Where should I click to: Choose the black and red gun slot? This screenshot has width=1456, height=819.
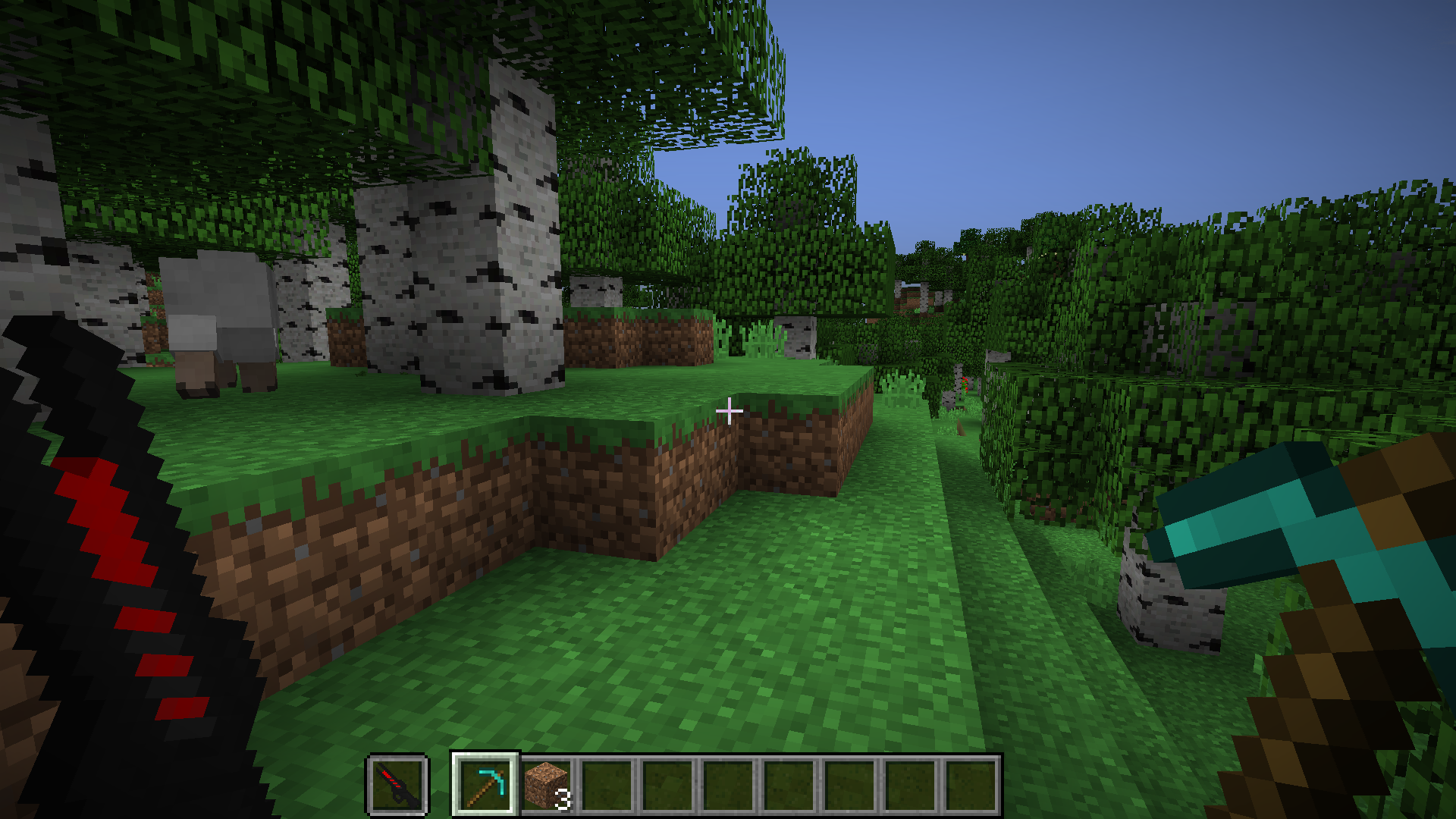pos(397,786)
